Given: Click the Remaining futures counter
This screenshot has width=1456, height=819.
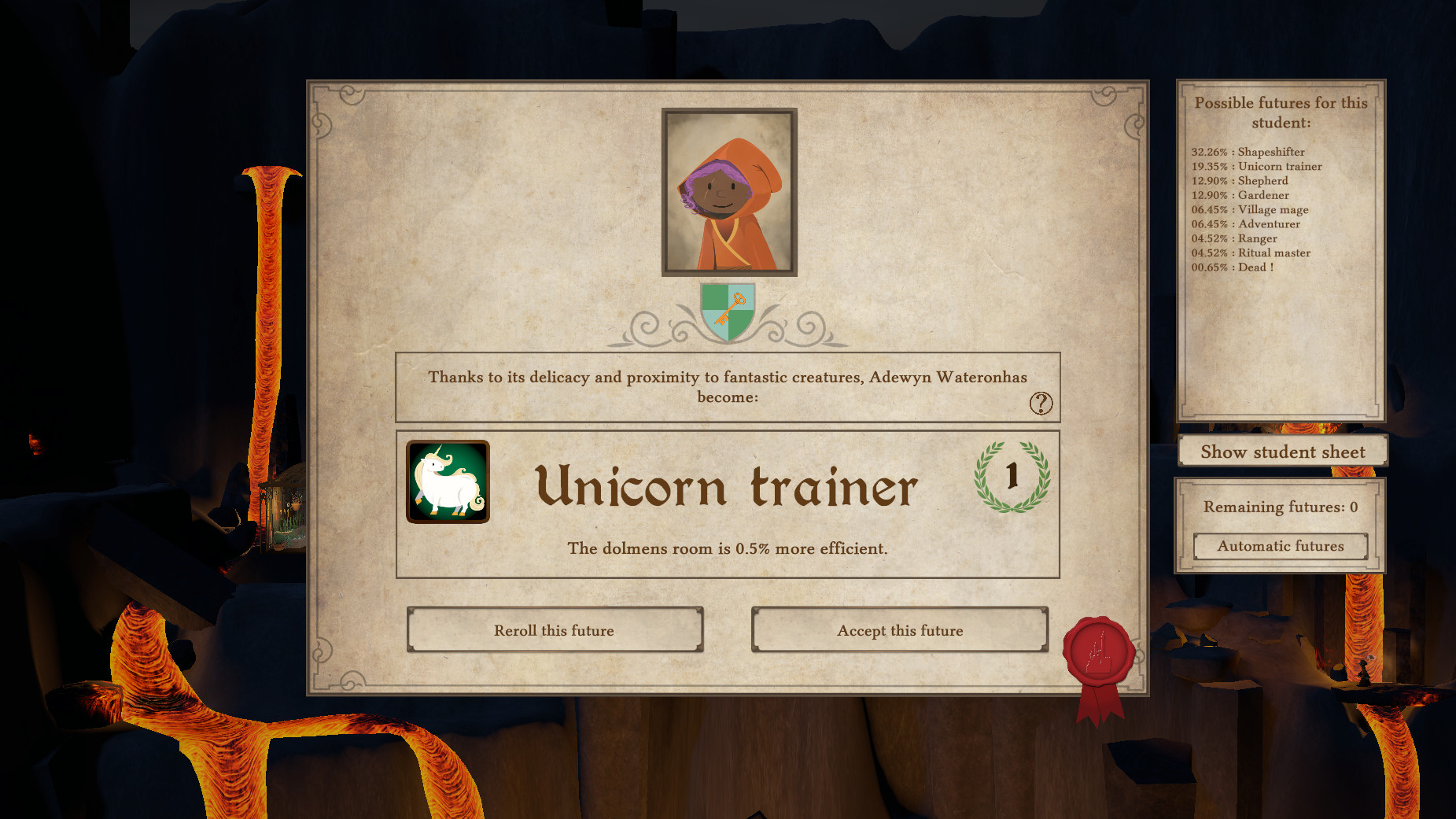Looking at the screenshot, I should 1280,507.
